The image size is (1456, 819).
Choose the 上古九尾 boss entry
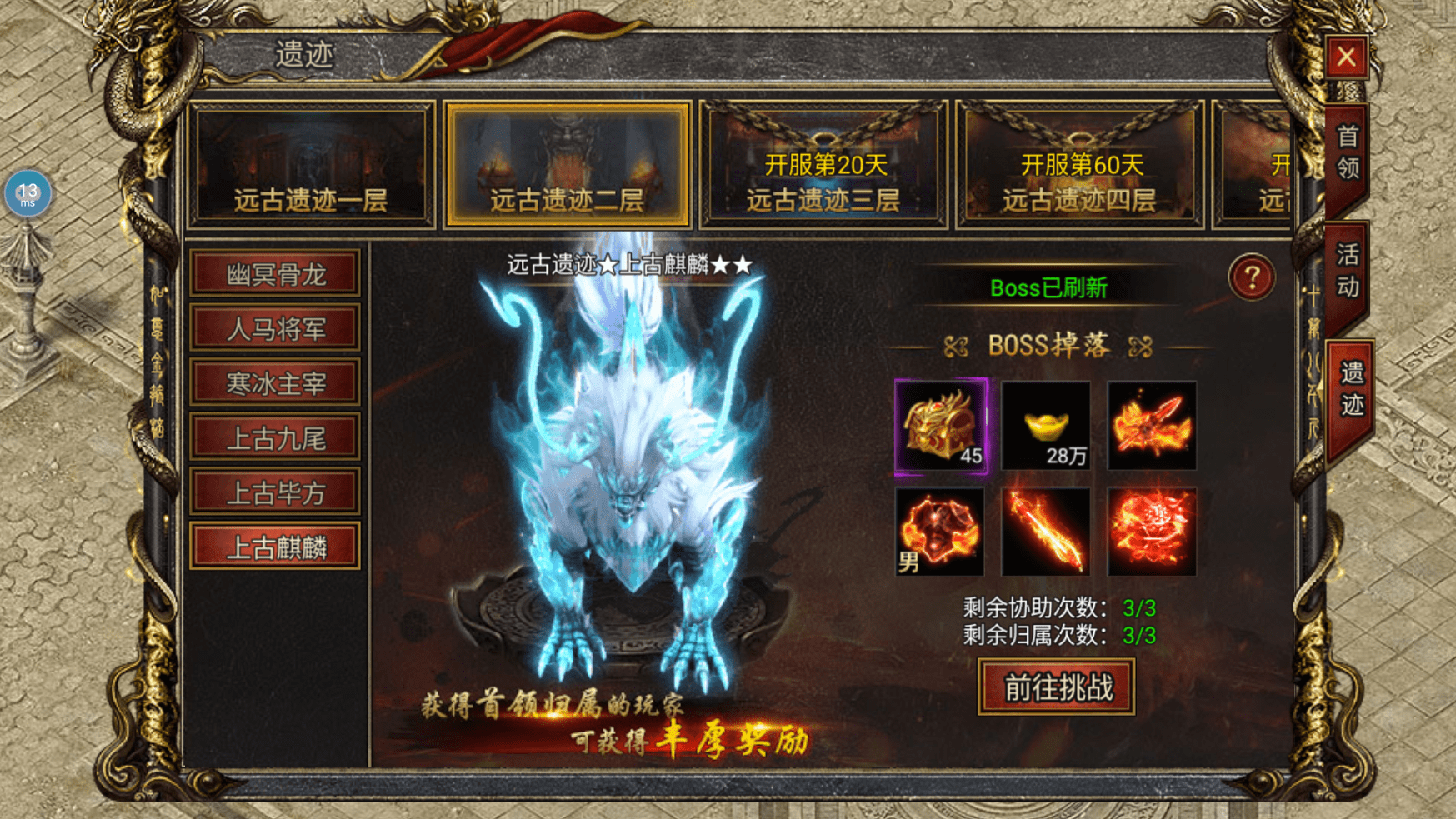pos(276,437)
